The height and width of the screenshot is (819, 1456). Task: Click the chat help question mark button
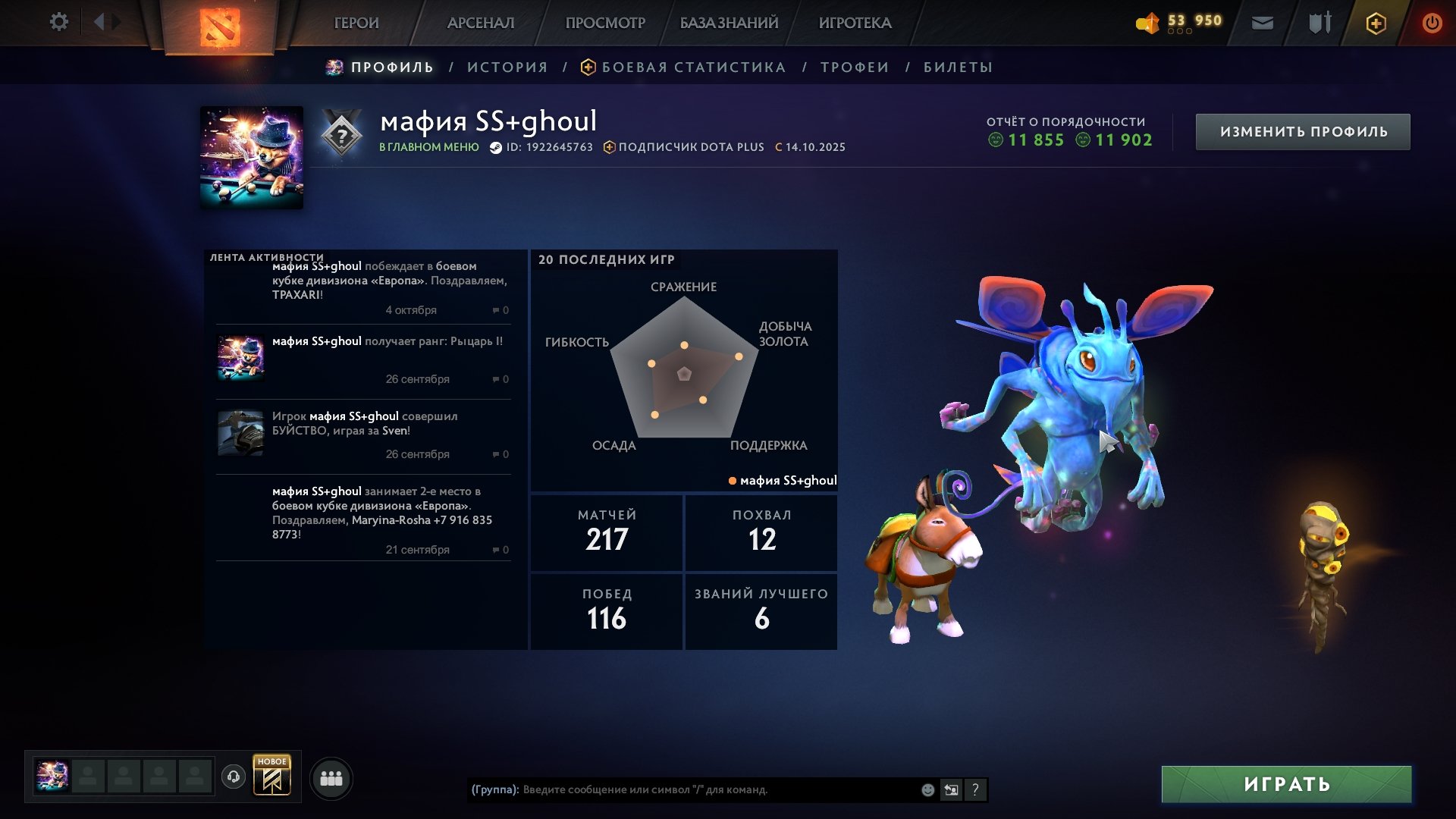[x=975, y=789]
